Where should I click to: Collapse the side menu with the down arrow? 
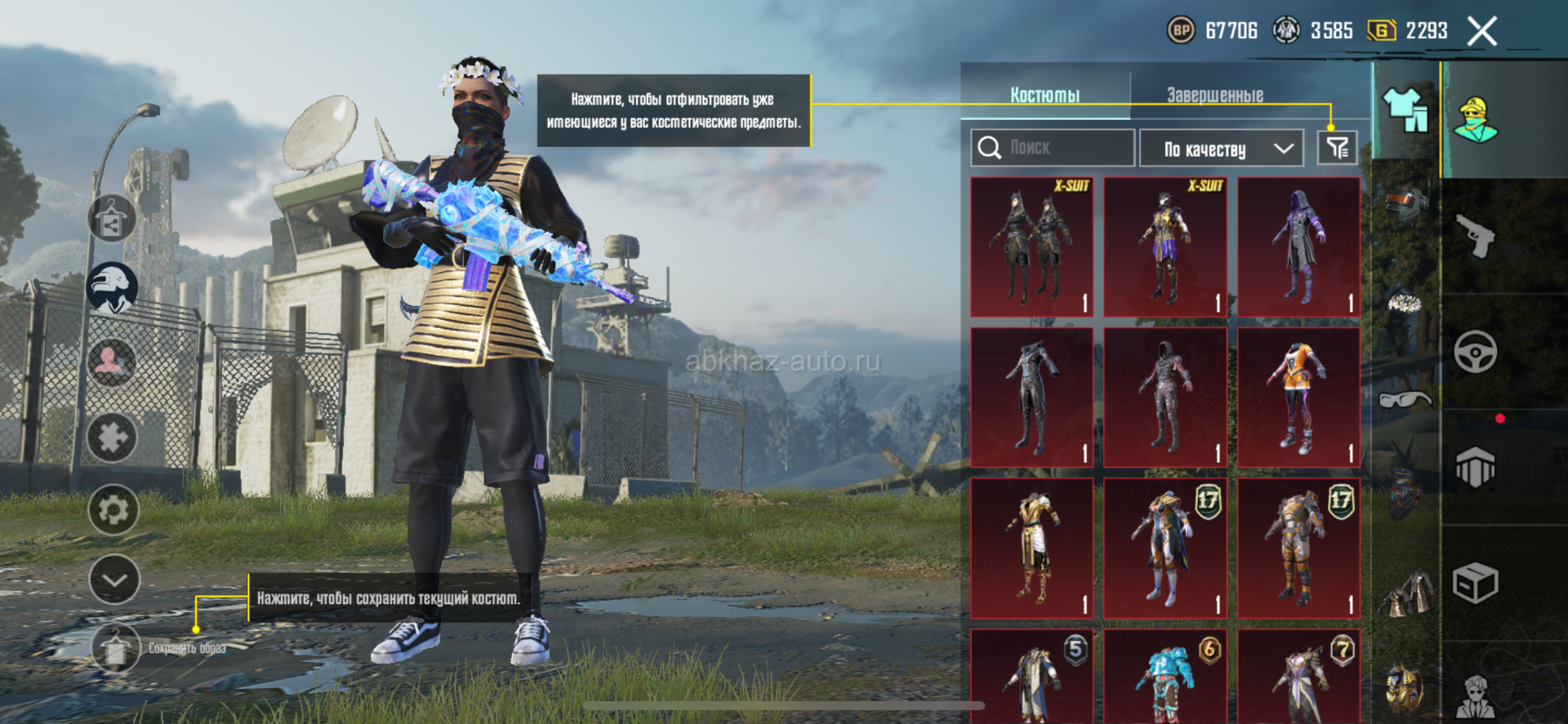click(114, 580)
